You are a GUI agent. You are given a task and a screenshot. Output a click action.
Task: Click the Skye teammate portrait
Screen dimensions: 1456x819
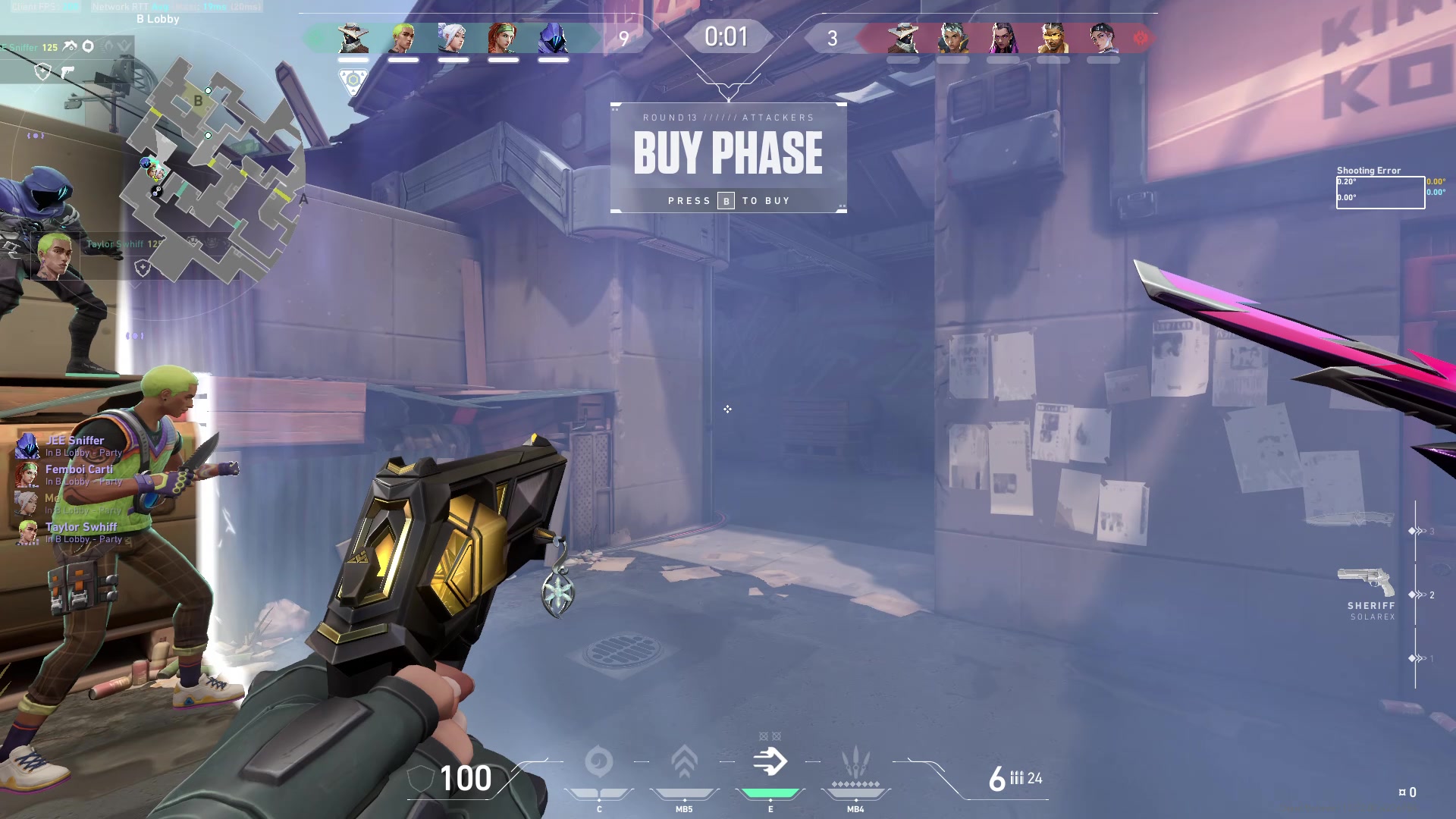coord(503,38)
